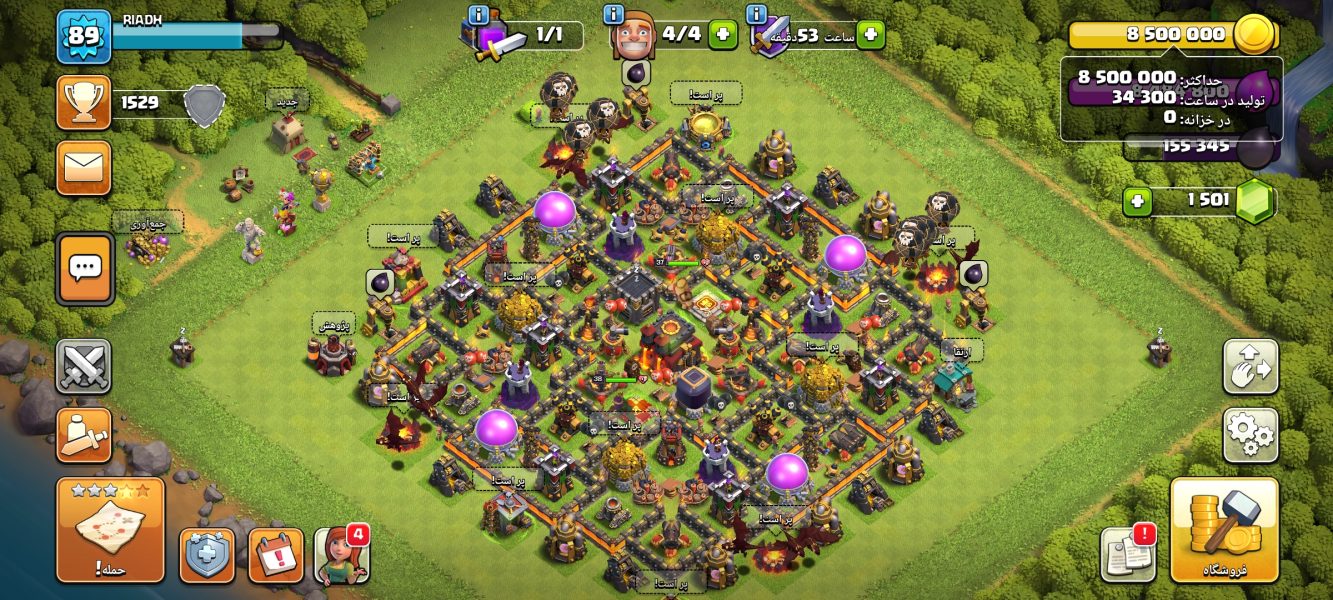The image size is (1333, 600).
Task: Click the level 89 experience badge
Action: 84,37
